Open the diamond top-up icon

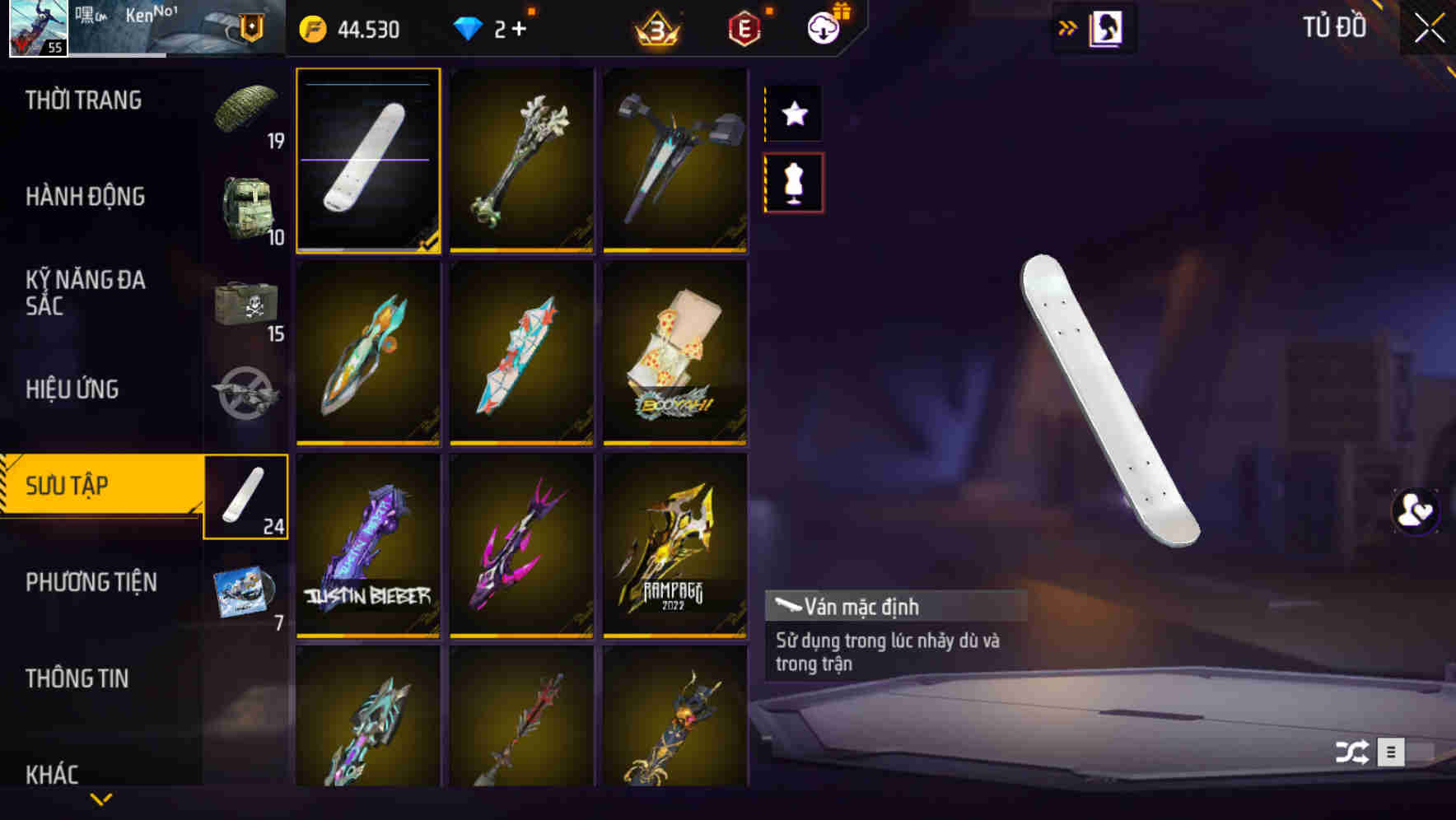pos(469,29)
